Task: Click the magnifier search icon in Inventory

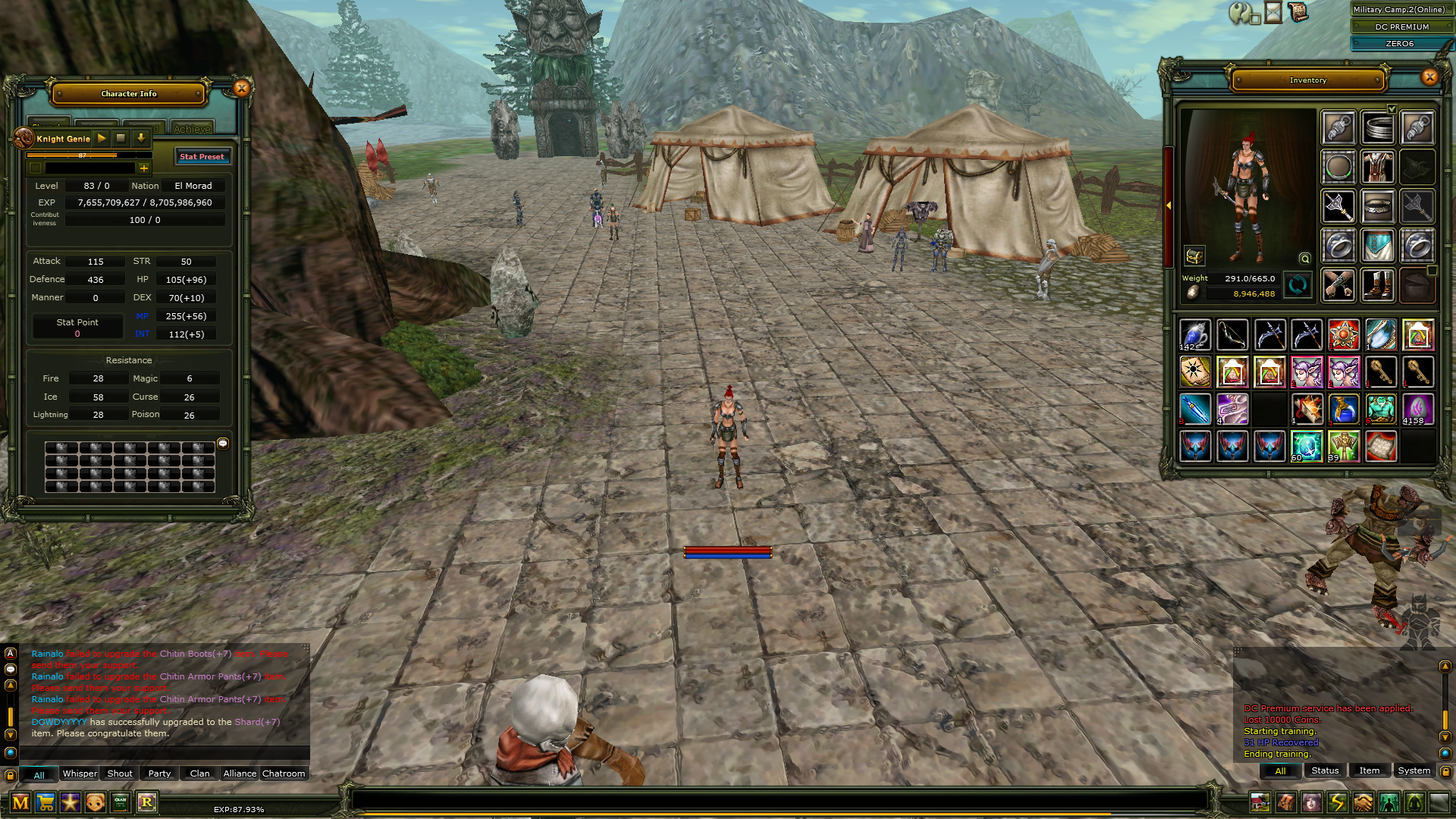Action: pyautogui.click(x=1305, y=259)
